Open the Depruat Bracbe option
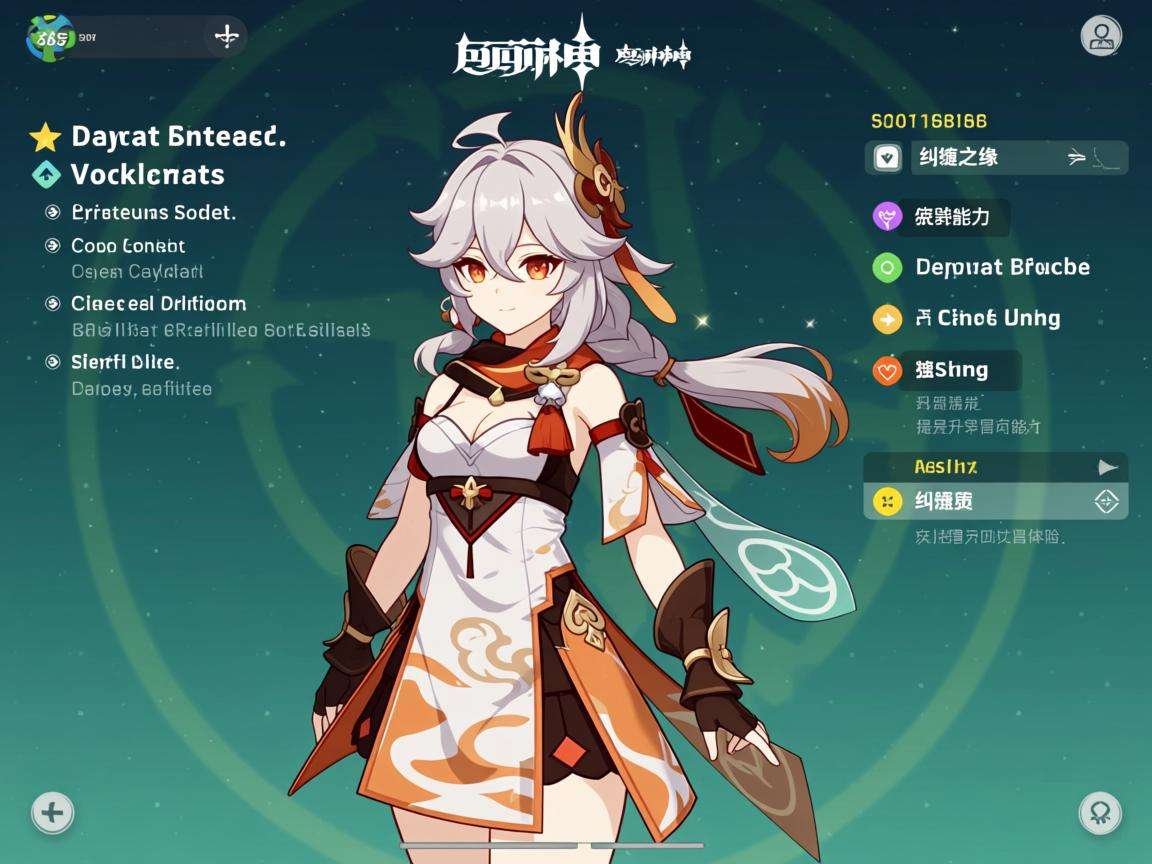Viewport: 1152px width, 864px height. coord(982,267)
